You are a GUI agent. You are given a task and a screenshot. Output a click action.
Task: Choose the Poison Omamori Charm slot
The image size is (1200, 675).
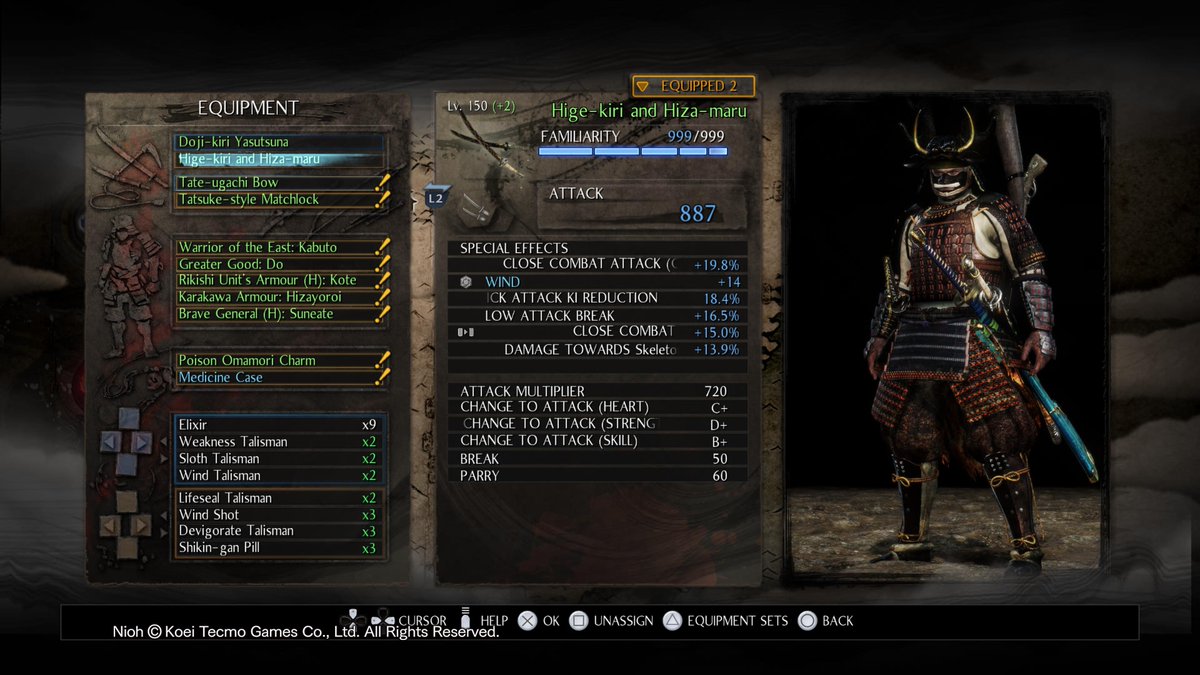pyautogui.click(x=279, y=360)
